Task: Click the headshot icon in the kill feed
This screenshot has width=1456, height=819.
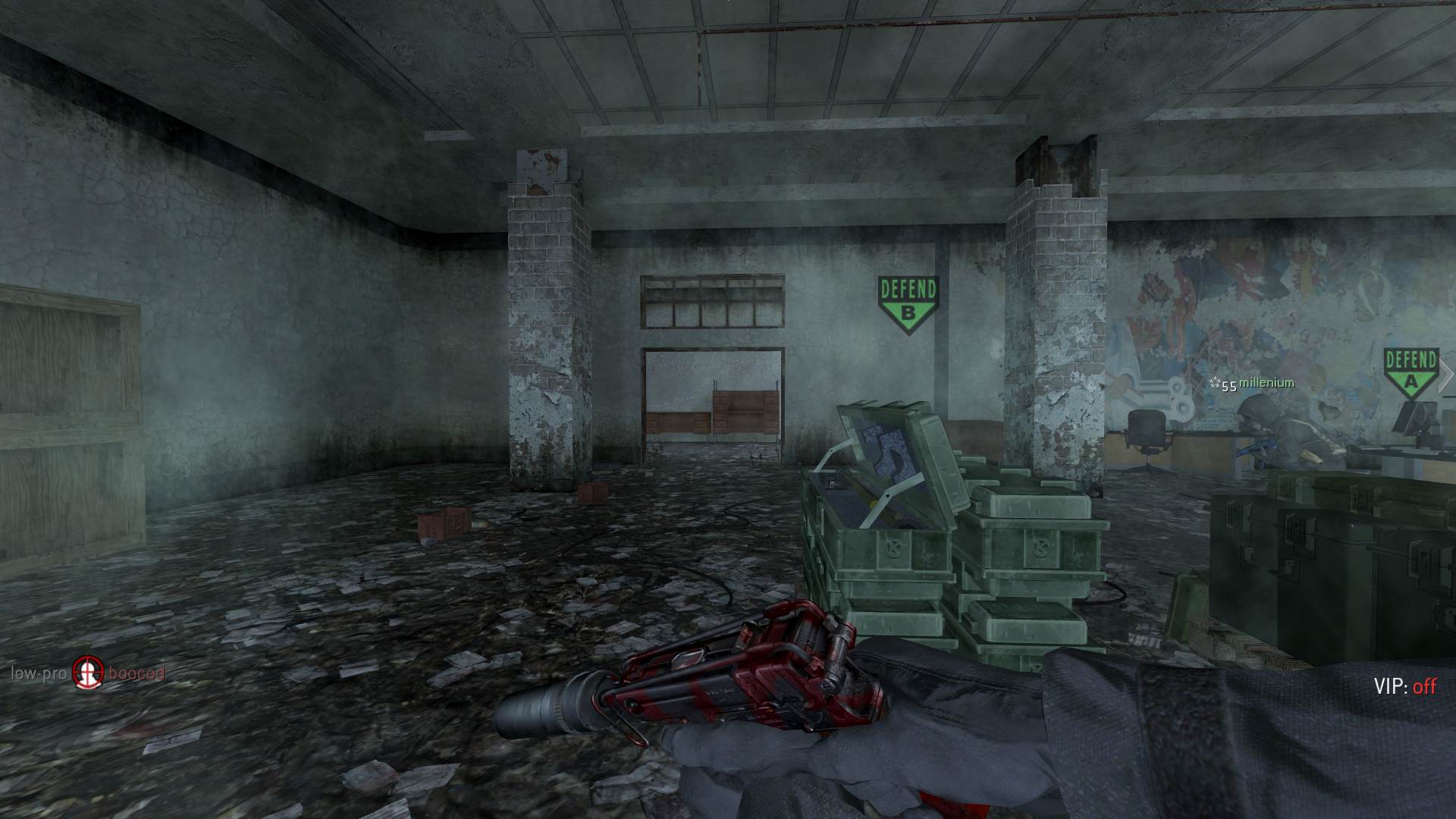Action: coord(87,673)
